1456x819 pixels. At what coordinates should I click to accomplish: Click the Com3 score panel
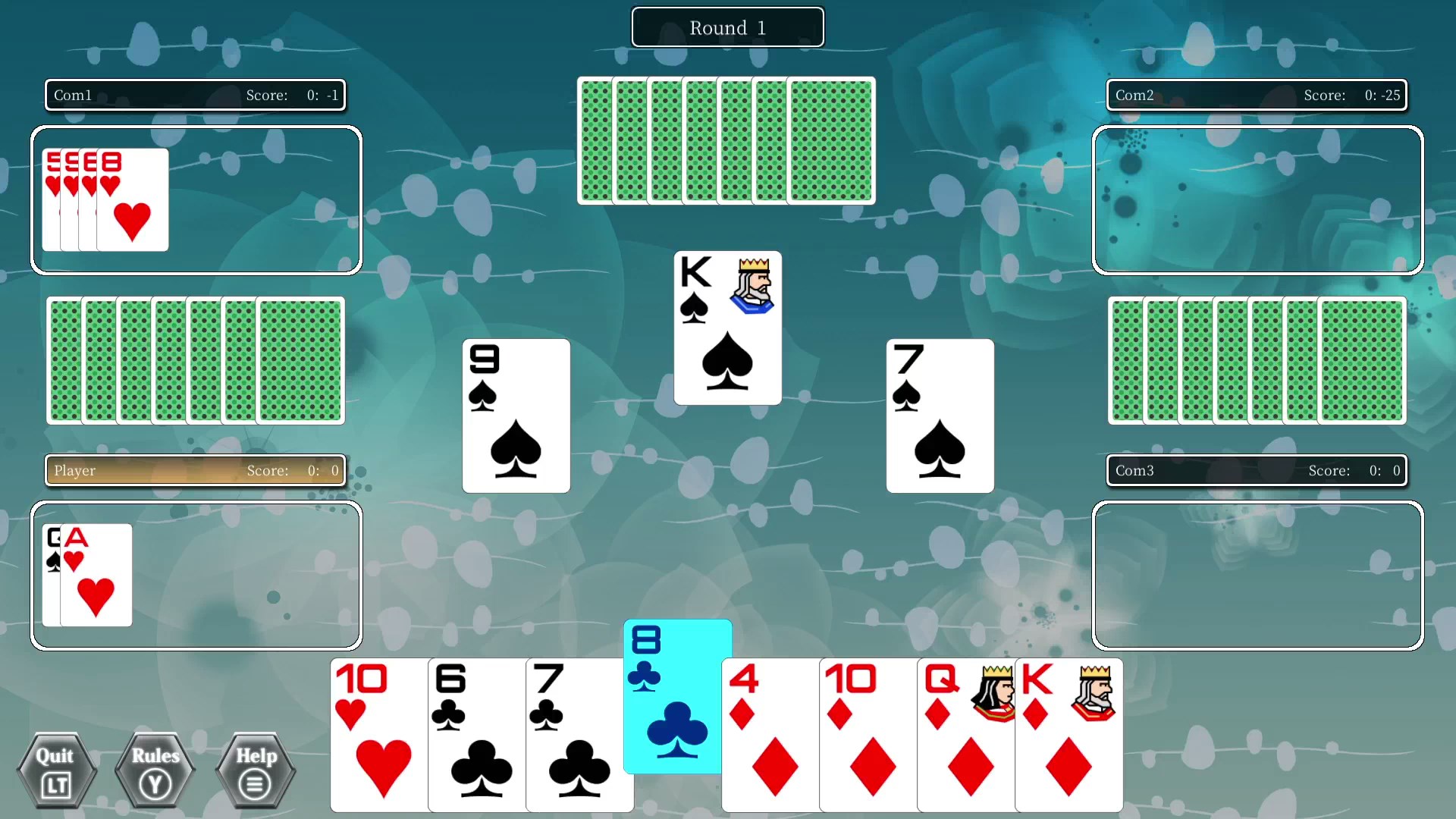(1257, 470)
